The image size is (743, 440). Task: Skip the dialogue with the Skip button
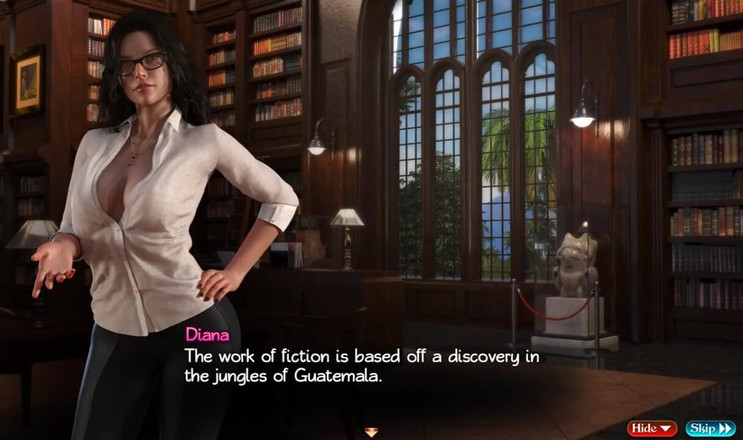click(710, 428)
